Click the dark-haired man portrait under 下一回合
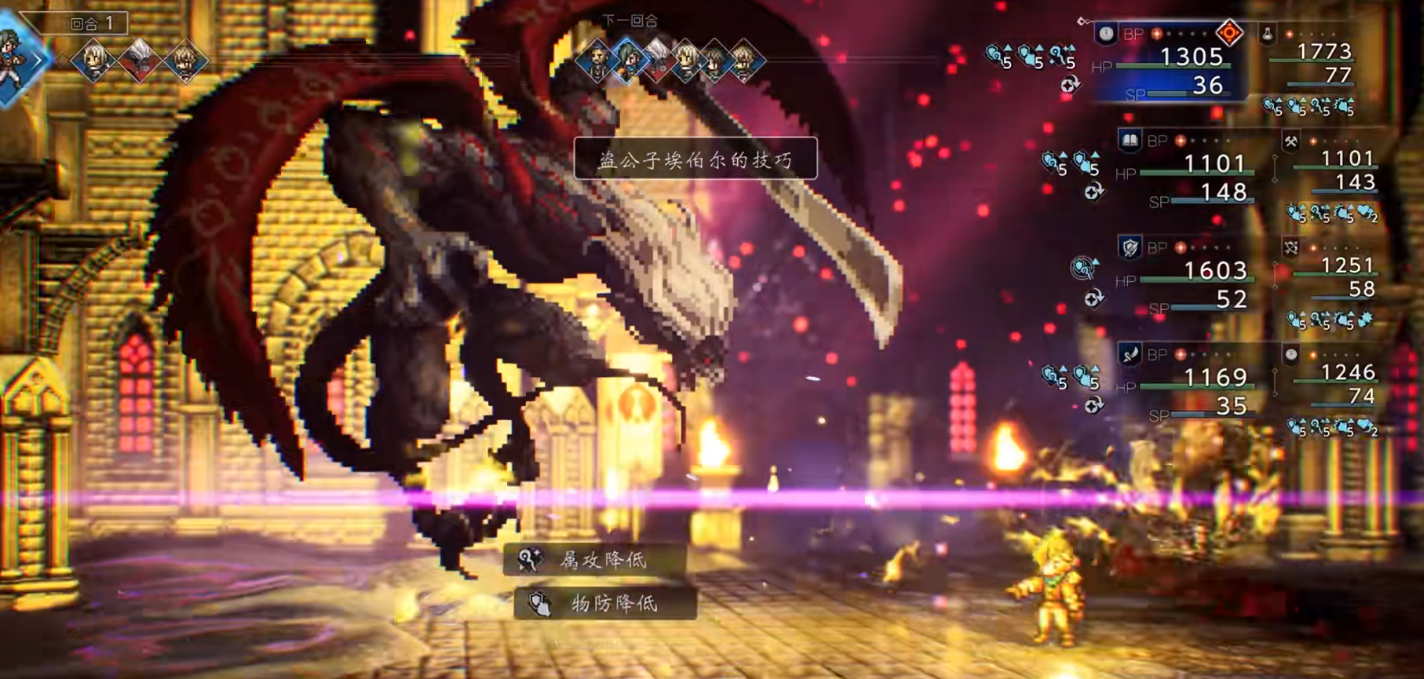Screen dimensions: 1424x679 (x=595, y=62)
